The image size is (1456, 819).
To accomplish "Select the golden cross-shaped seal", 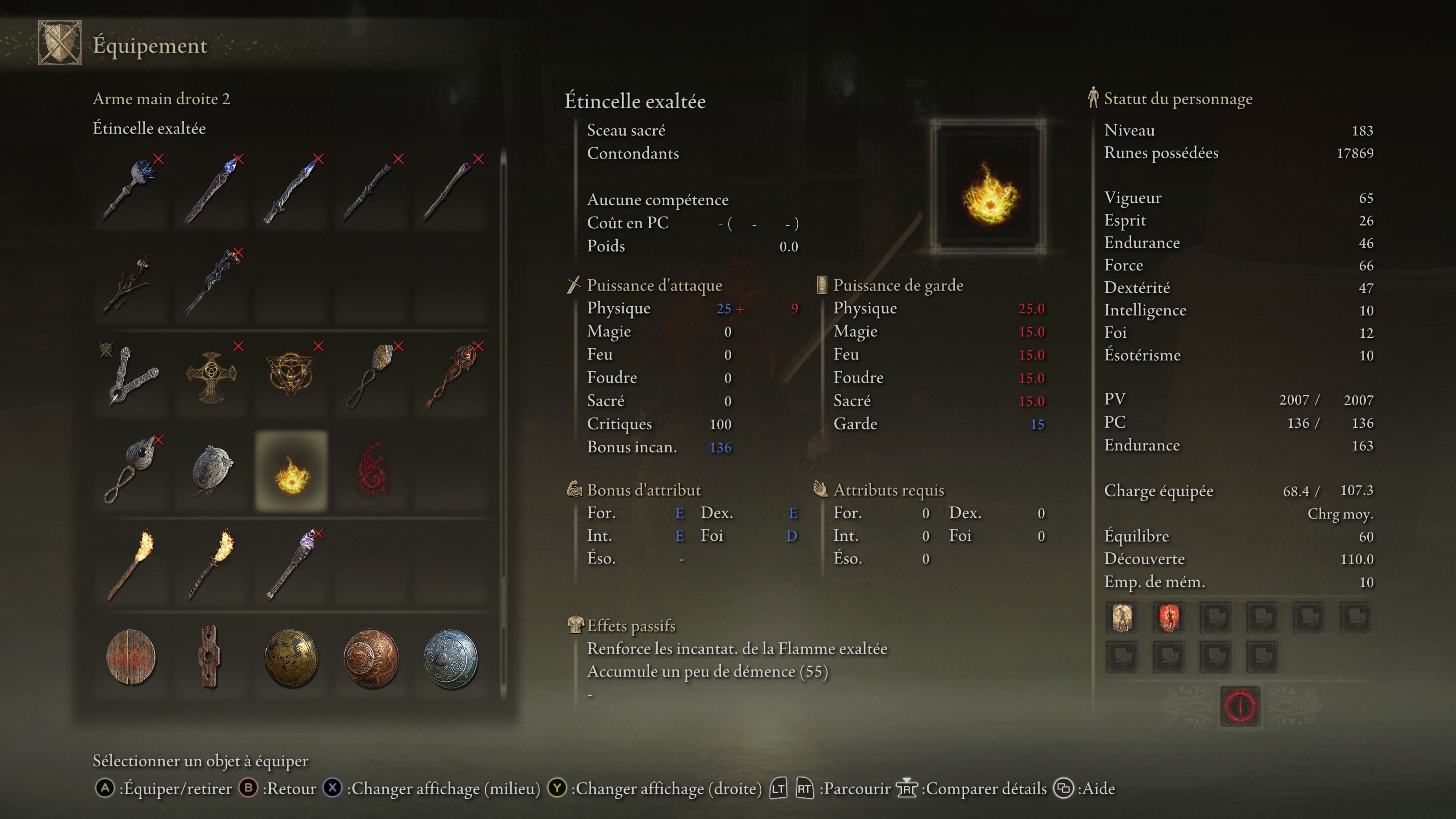I will pyautogui.click(x=212, y=376).
